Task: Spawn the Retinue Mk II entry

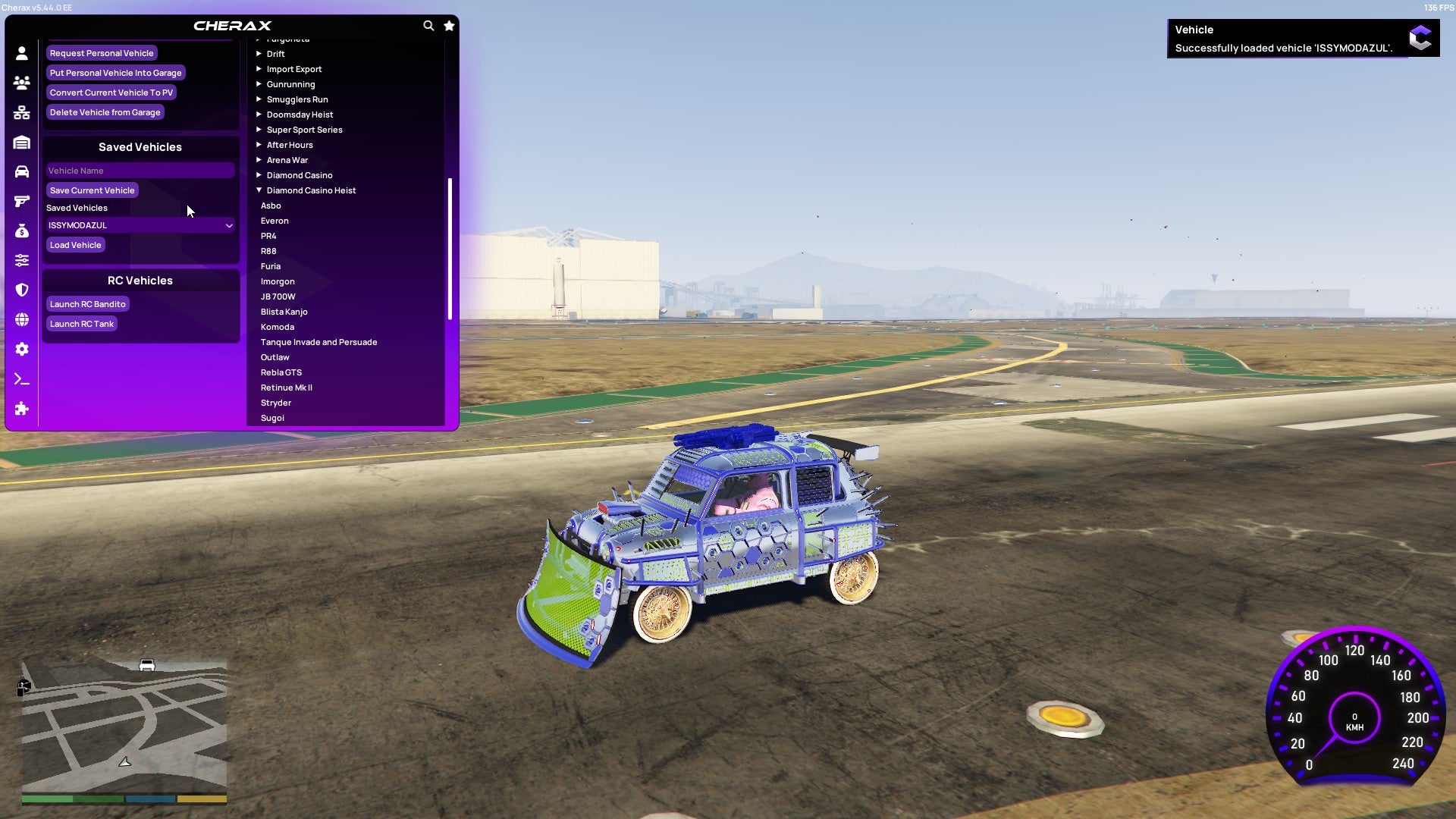Action: (286, 388)
